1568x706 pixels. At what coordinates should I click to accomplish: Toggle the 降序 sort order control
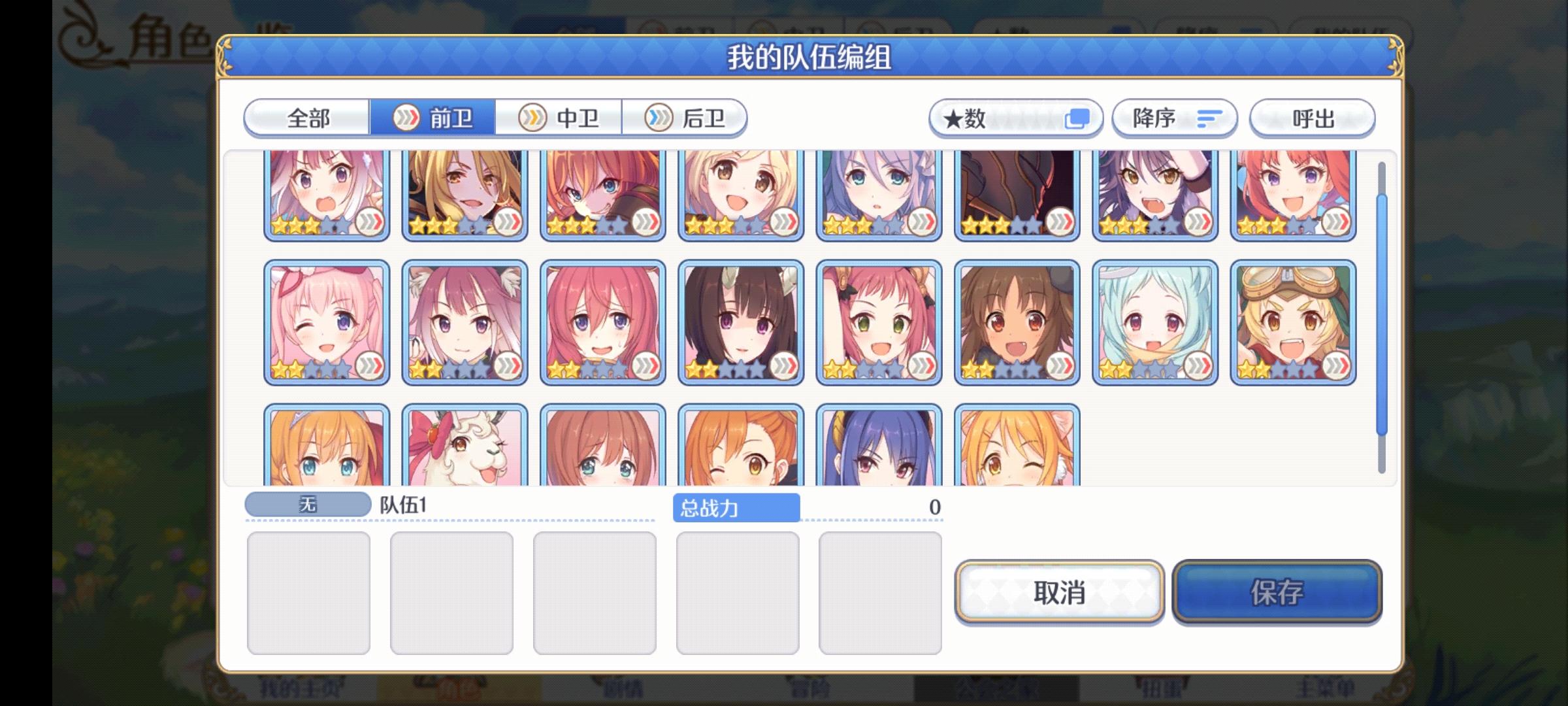click(1174, 118)
